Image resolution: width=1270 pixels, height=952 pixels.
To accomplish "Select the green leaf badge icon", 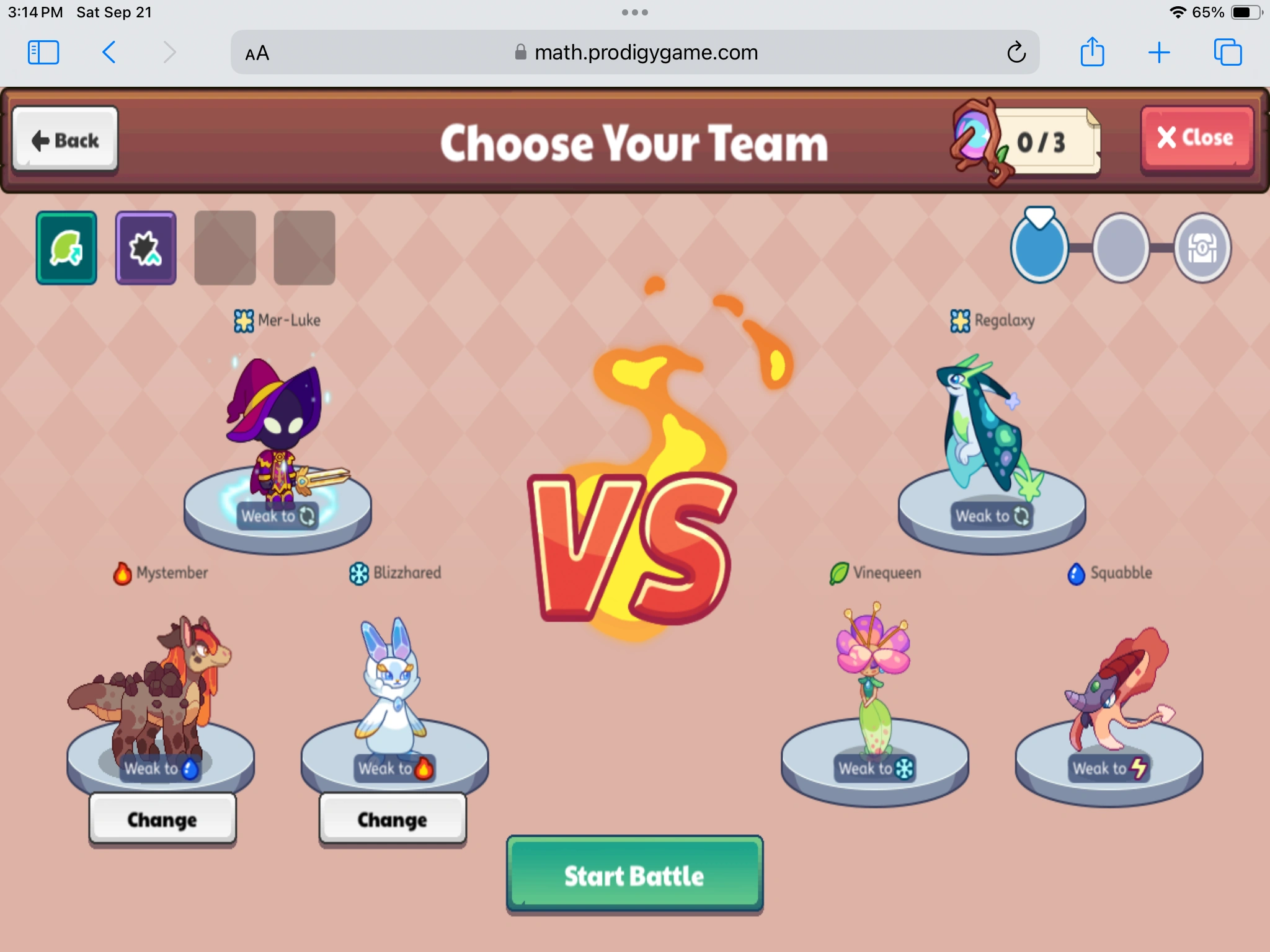I will tap(66, 247).
